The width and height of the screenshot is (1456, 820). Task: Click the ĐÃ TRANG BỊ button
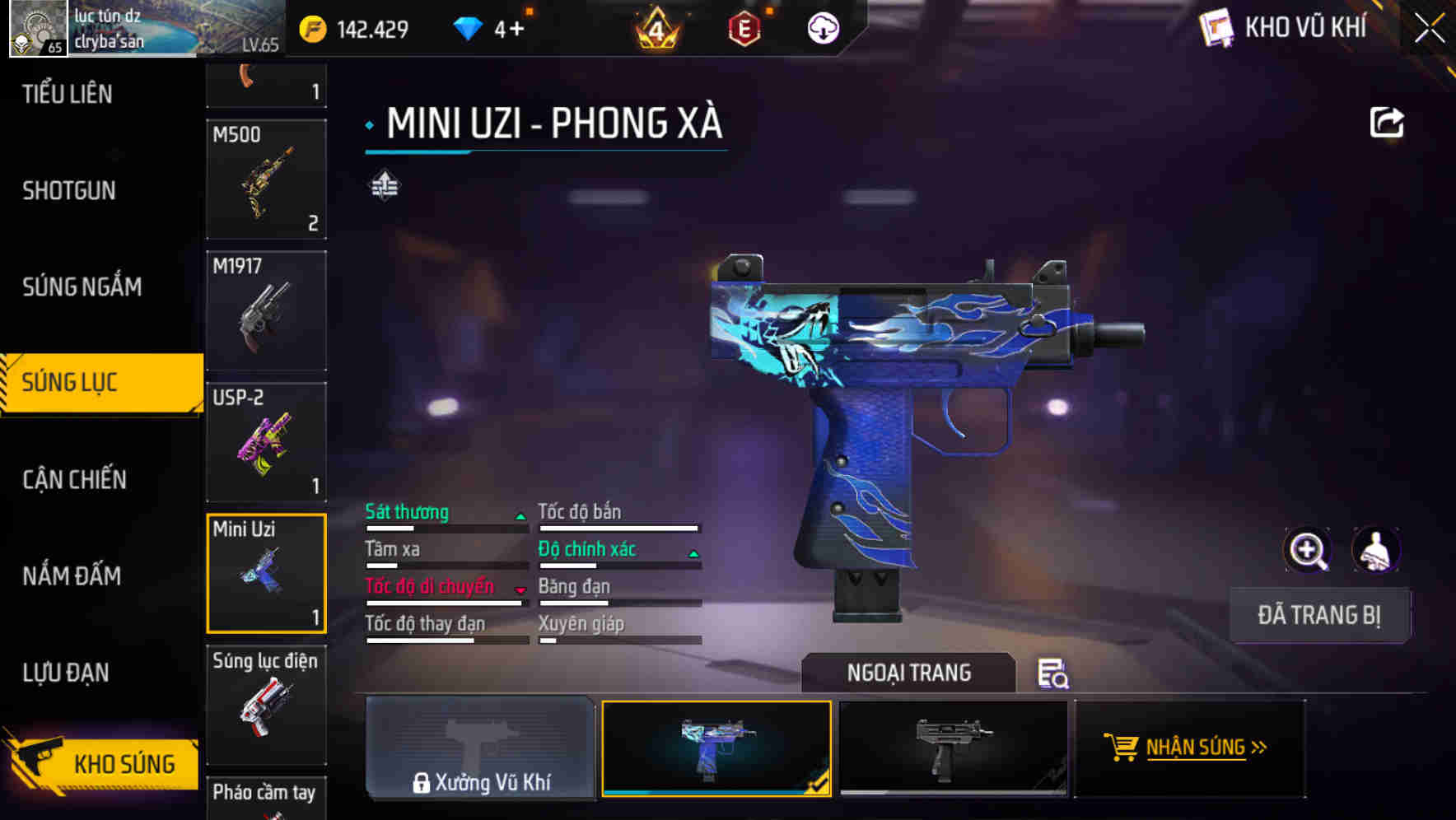coord(1319,615)
